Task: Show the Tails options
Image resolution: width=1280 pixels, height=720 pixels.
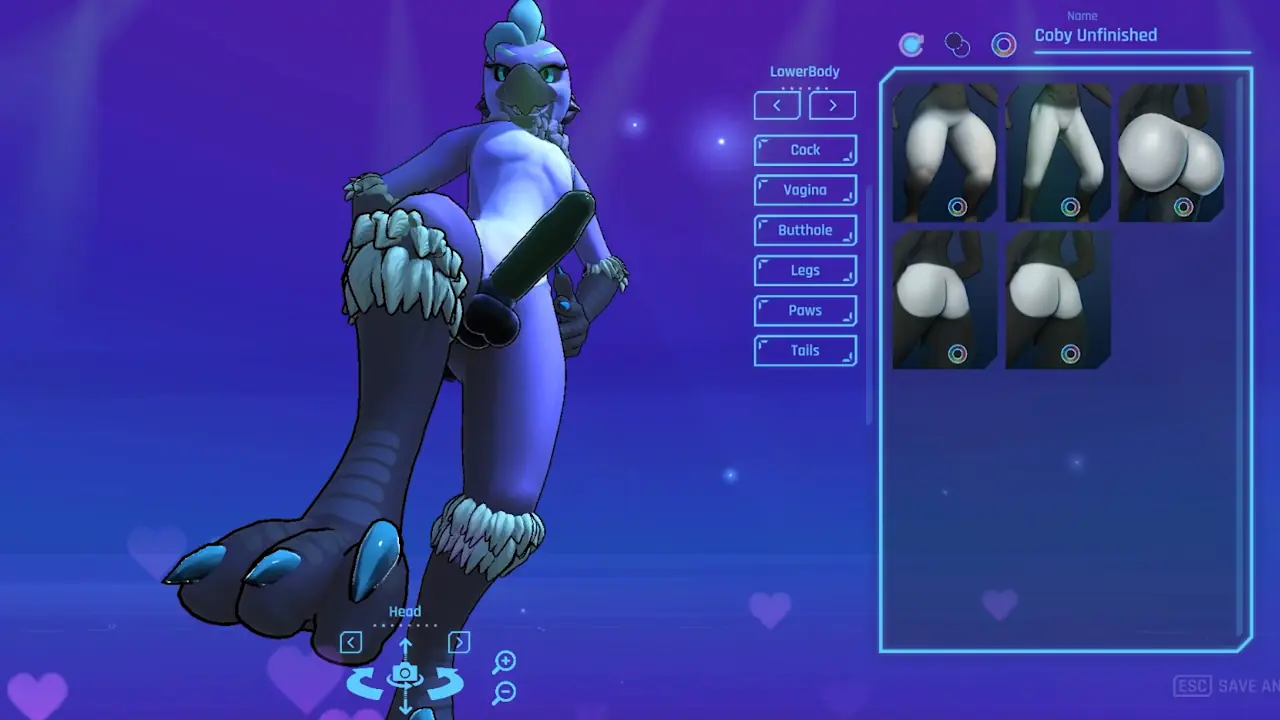Action: (805, 350)
